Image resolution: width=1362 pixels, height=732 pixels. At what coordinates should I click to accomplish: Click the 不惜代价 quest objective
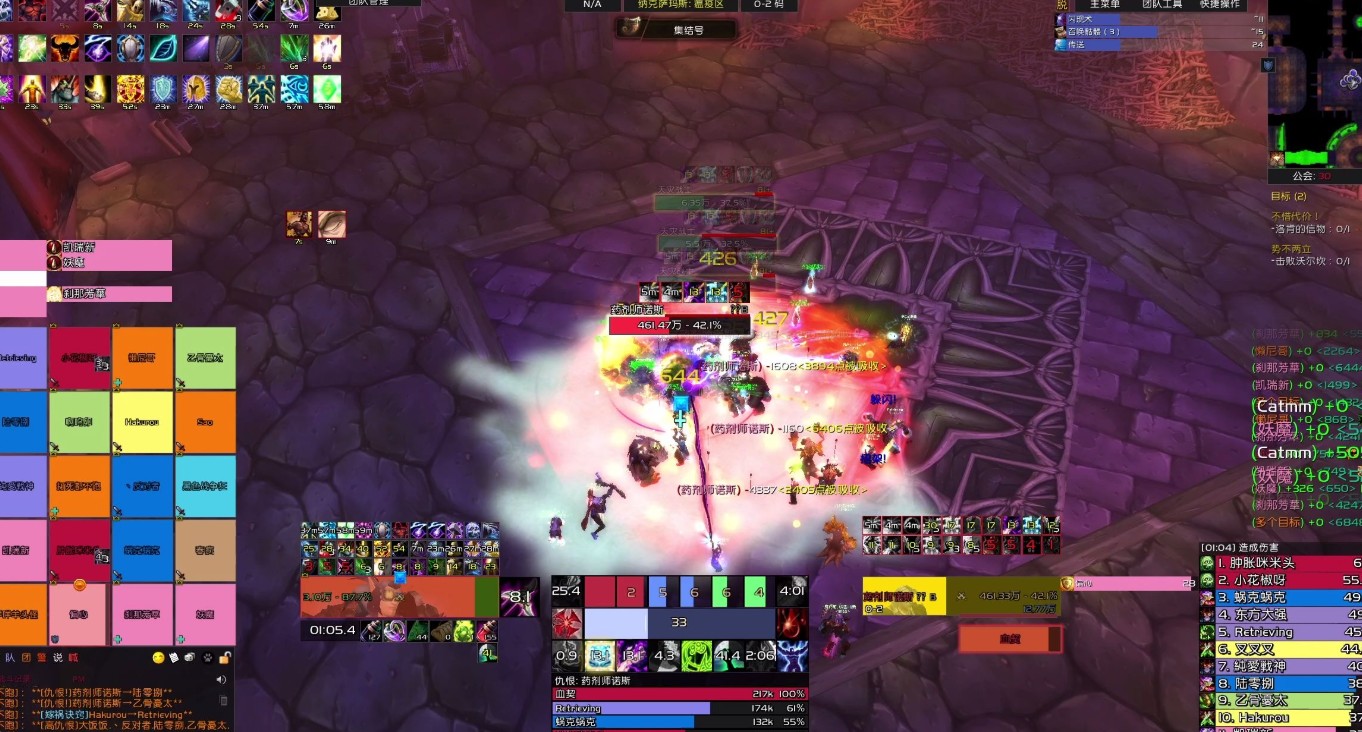pos(1295,216)
